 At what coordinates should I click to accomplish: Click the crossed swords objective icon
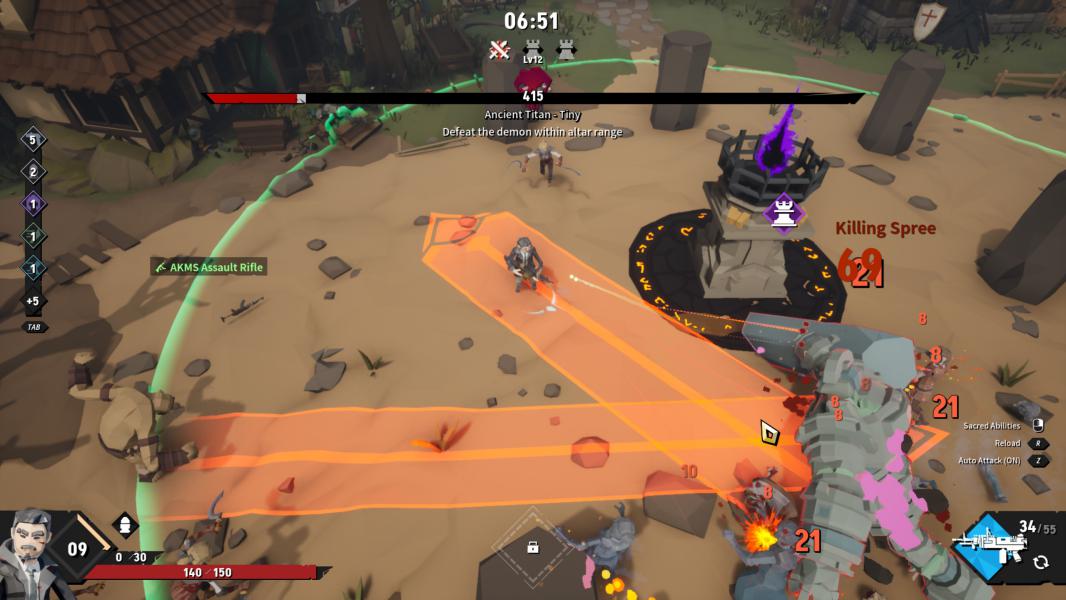click(x=499, y=48)
